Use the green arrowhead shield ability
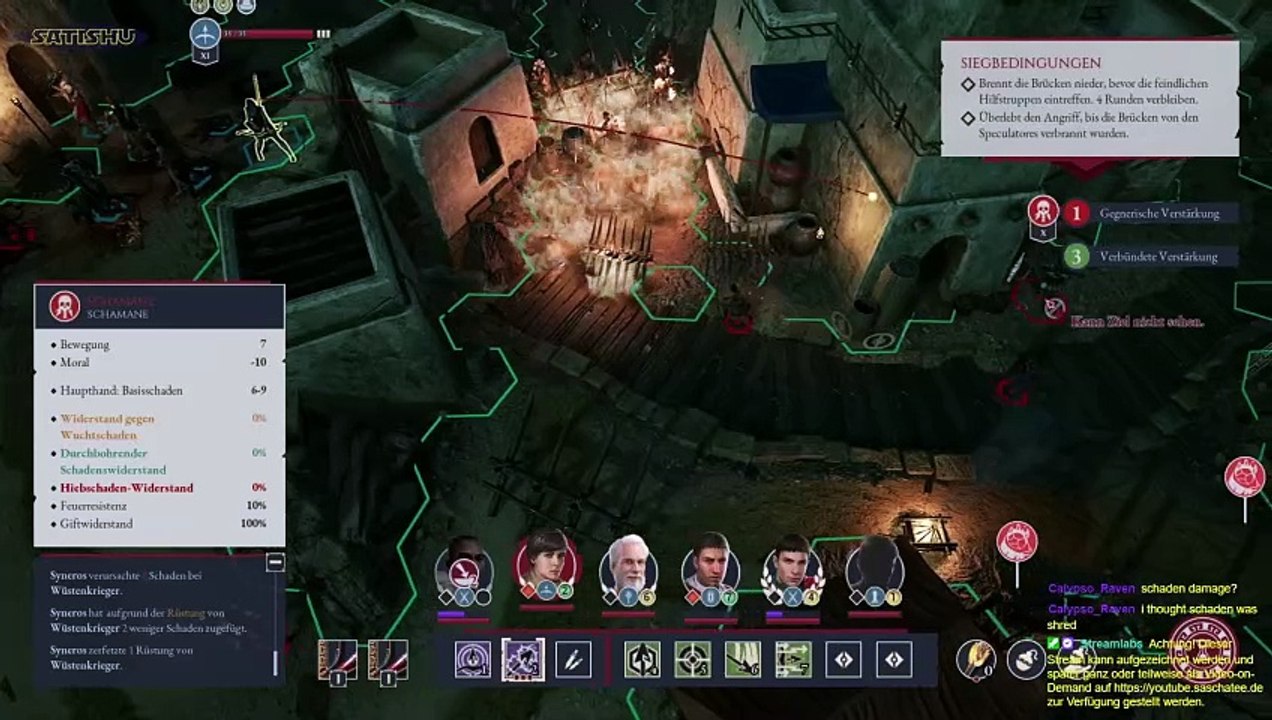Screen dimensions: 1272x720 point(643,660)
